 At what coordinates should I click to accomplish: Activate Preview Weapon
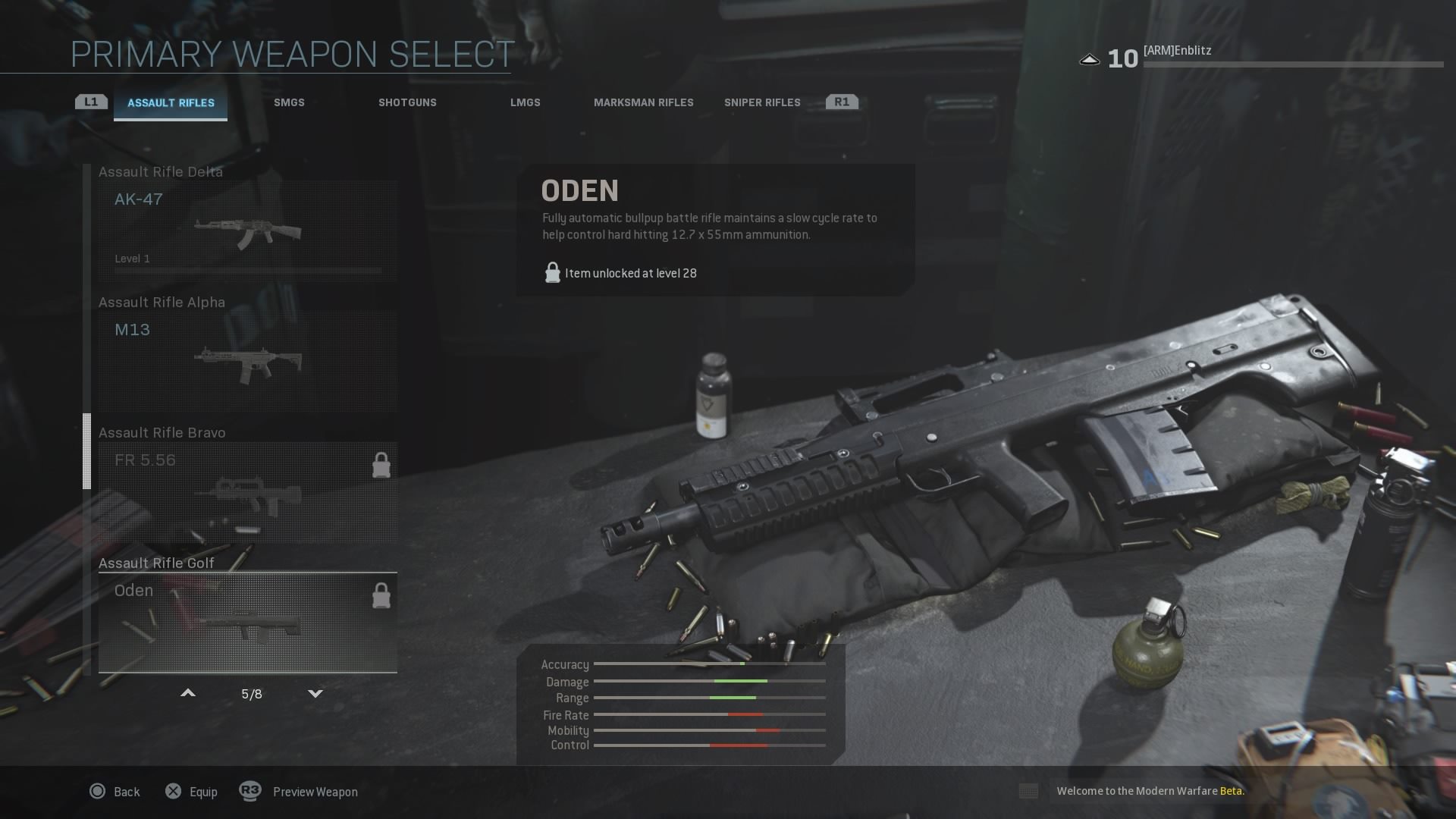pos(315,791)
